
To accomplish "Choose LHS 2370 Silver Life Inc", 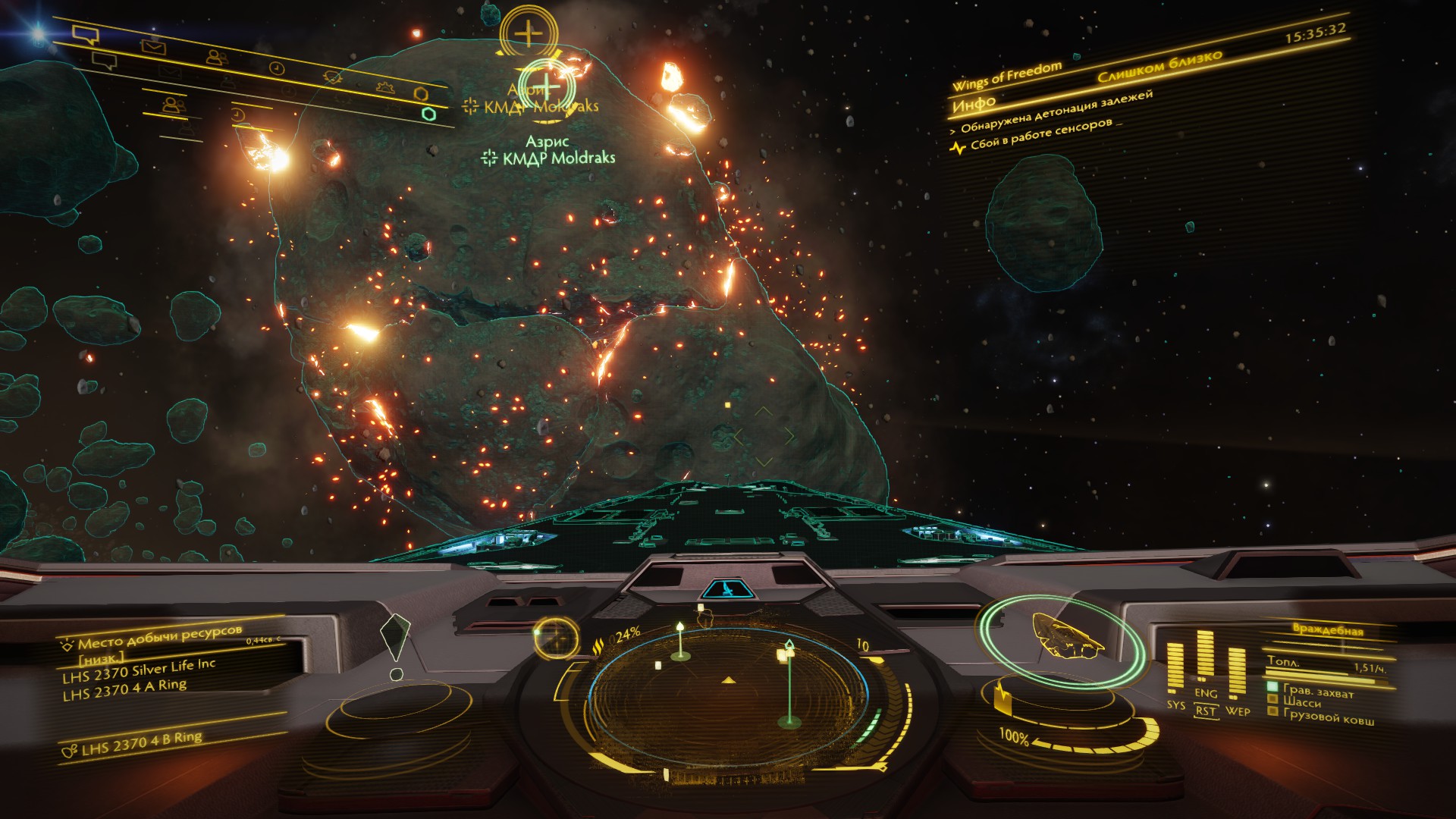I will (139, 671).
